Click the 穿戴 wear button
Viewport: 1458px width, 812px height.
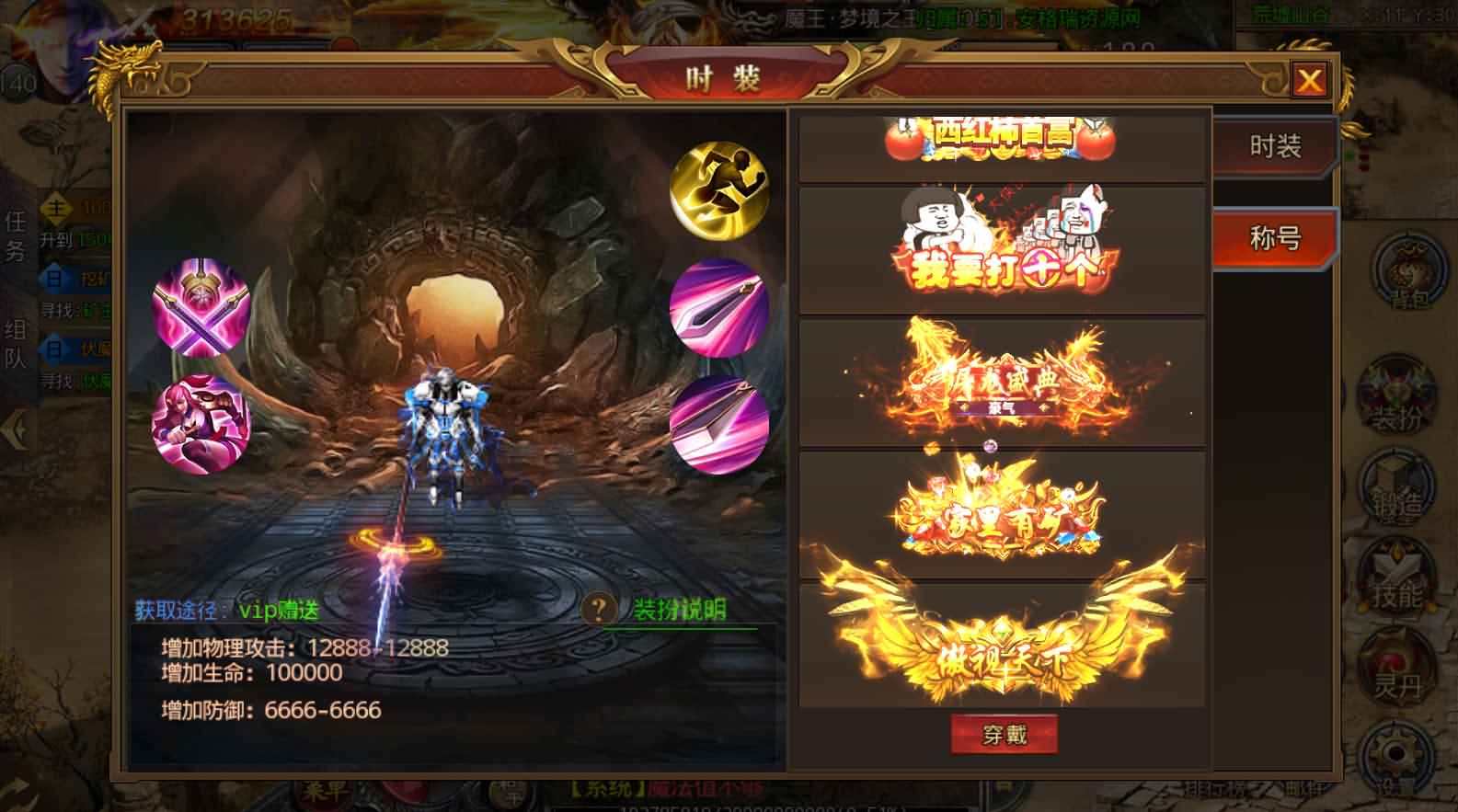click(1005, 734)
